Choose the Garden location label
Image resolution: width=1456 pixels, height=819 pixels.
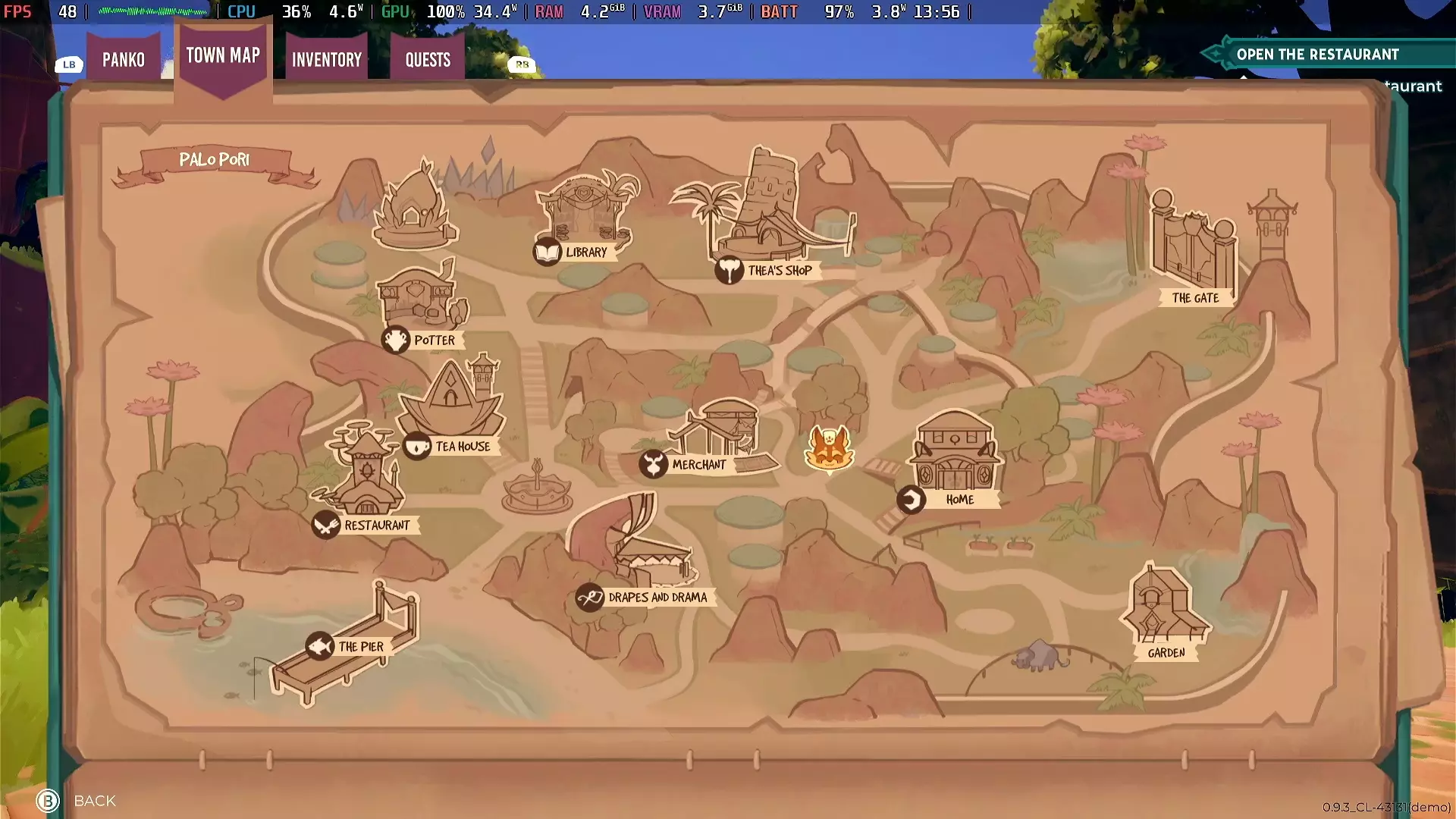click(1166, 653)
